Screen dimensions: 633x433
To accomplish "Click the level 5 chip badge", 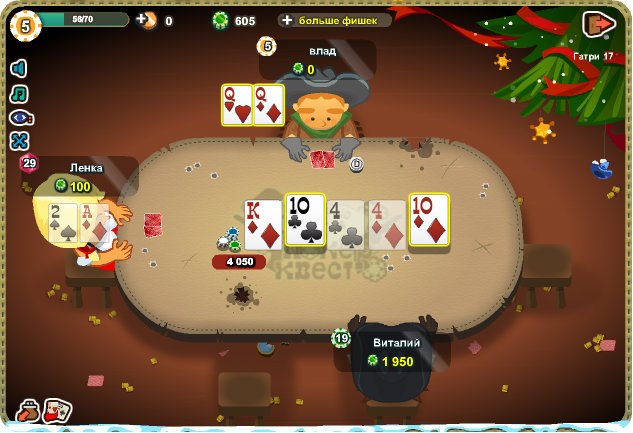I will click(24, 22).
